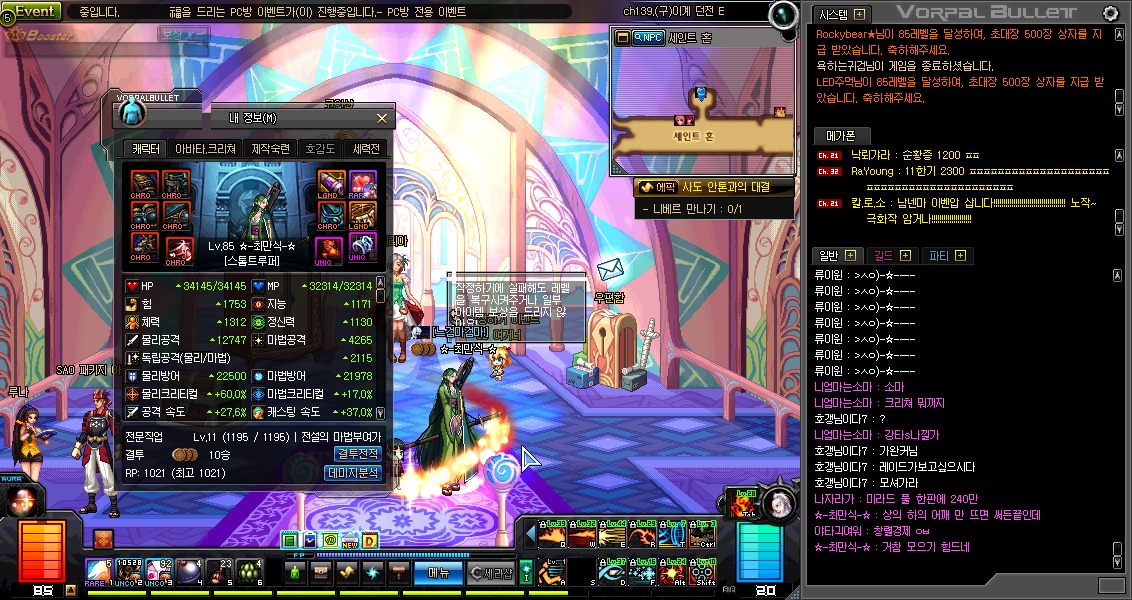Viewport: 1132px width, 600px height.
Task: Open chat settings gear icon
Action: [x=1110, y=13]
